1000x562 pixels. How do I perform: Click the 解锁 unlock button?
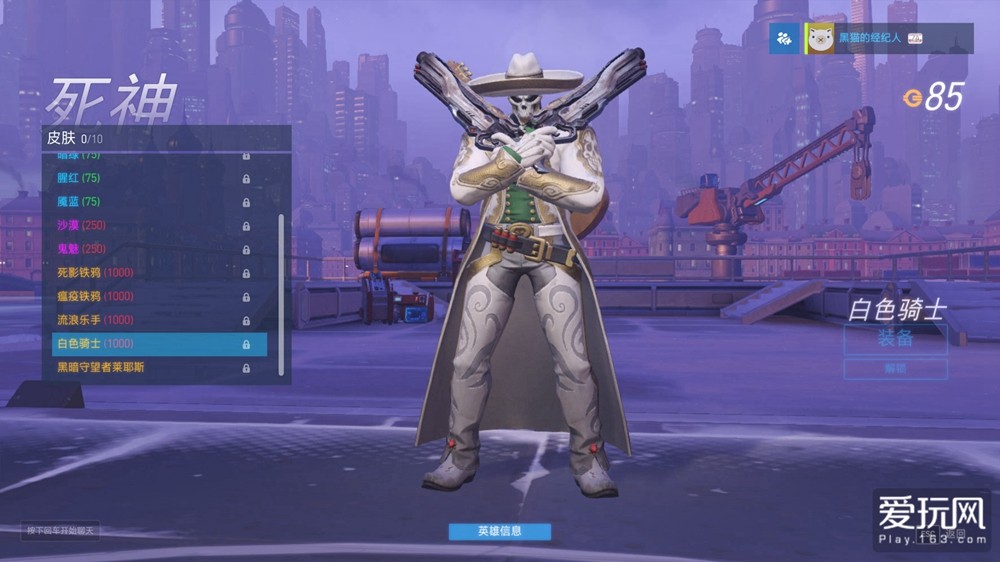click(x=895, y=369)
